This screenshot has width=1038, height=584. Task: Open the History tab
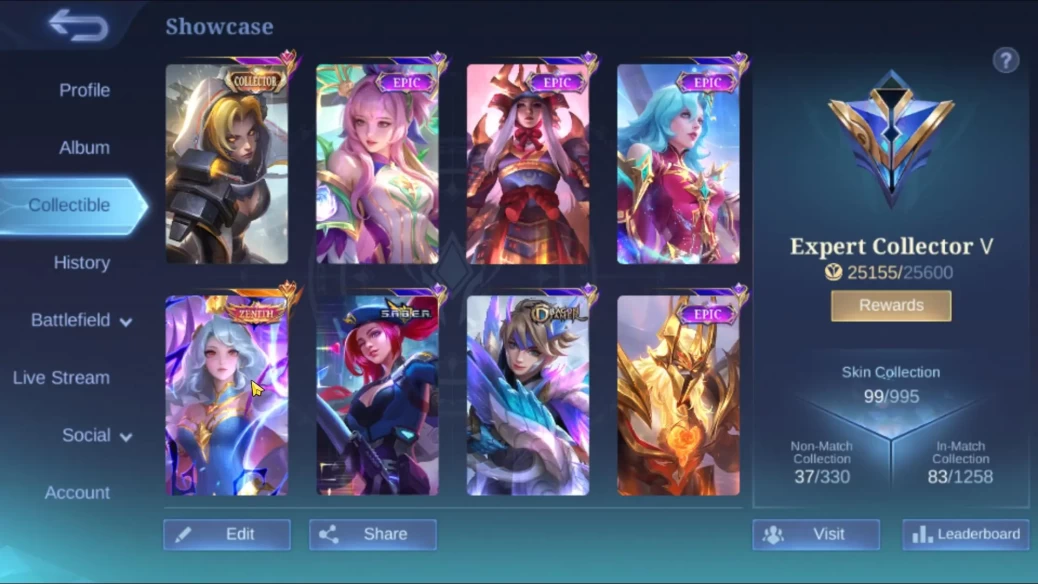(81, 263)
